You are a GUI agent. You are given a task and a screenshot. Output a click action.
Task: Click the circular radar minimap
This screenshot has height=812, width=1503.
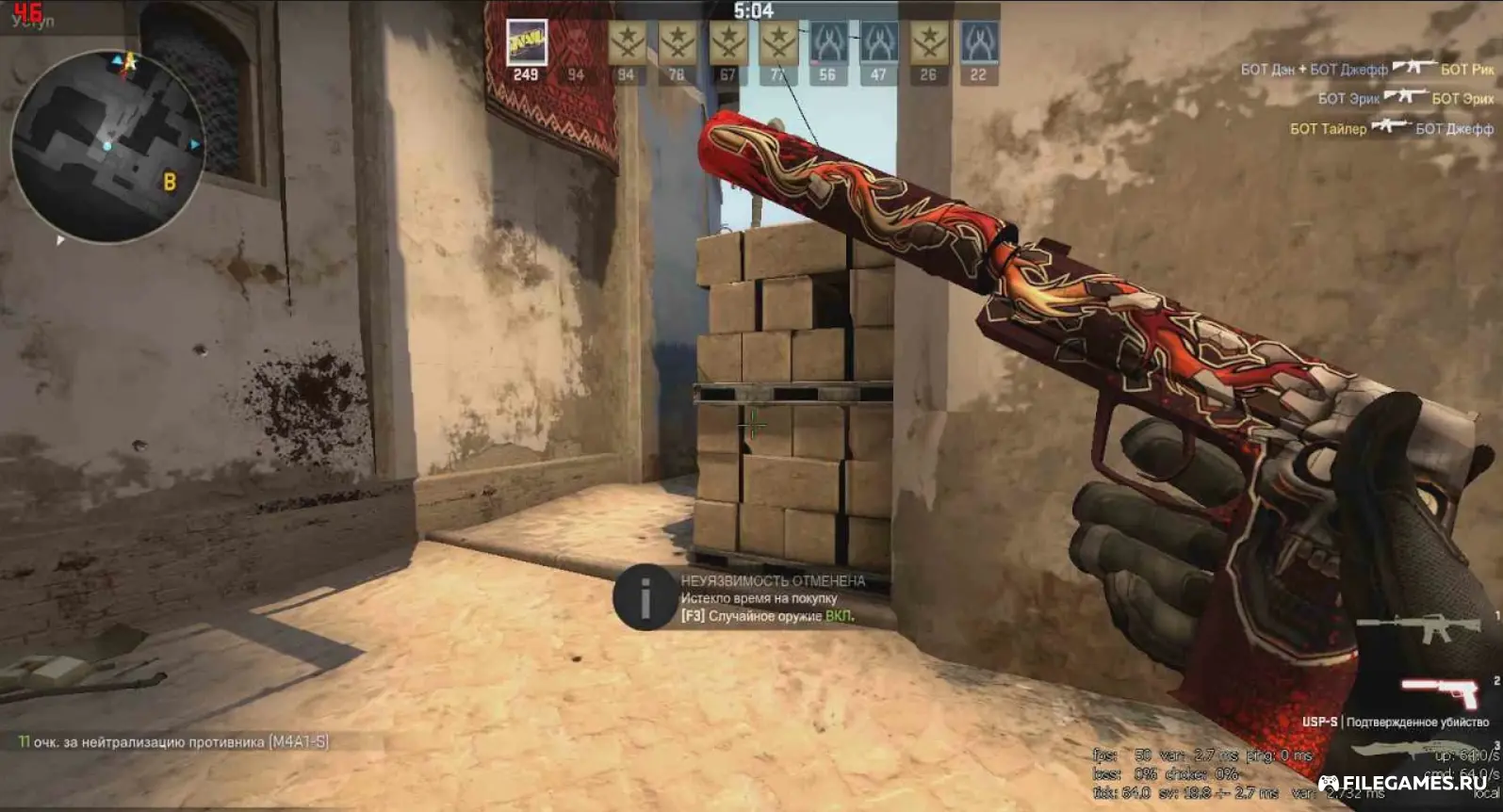click(x=106, y=146)
